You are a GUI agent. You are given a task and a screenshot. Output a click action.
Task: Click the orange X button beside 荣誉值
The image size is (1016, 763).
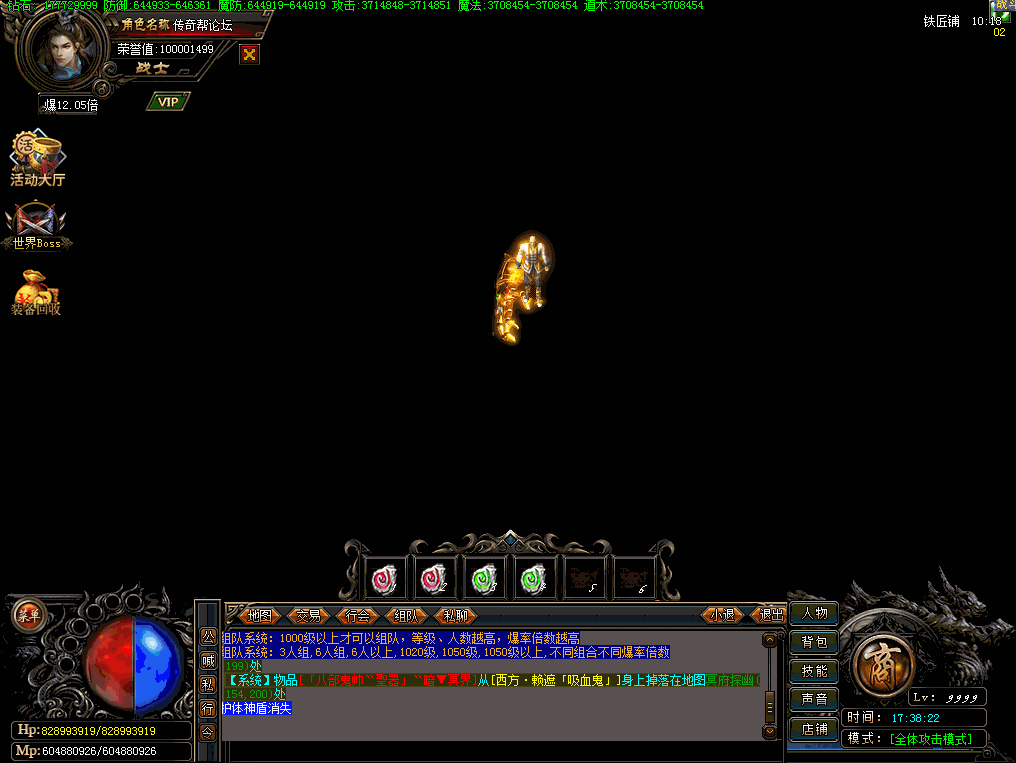point(249,54)
